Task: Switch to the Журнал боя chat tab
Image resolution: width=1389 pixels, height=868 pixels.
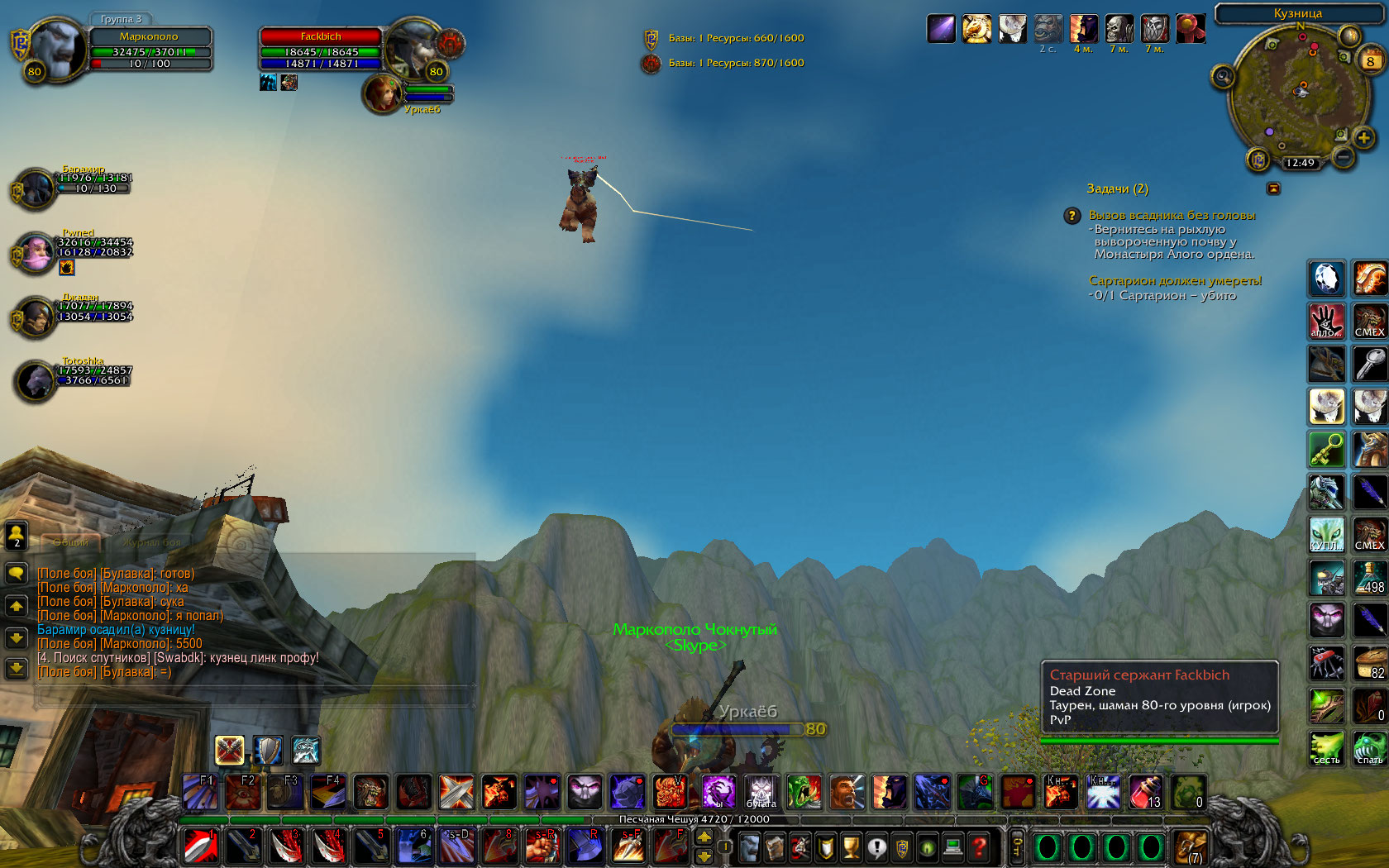Action: 152,542
